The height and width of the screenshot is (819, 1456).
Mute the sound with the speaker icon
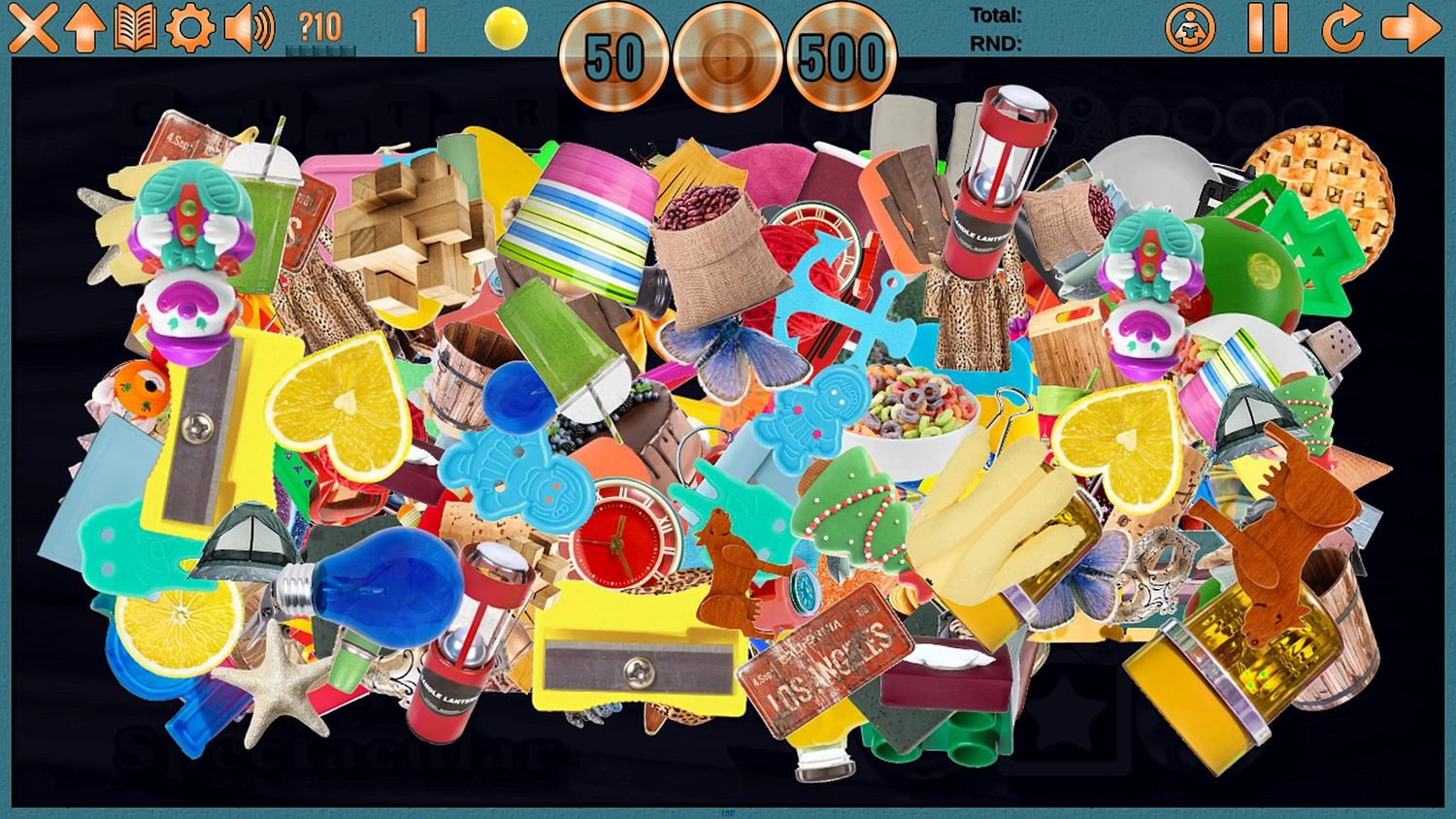coord(248,29)
